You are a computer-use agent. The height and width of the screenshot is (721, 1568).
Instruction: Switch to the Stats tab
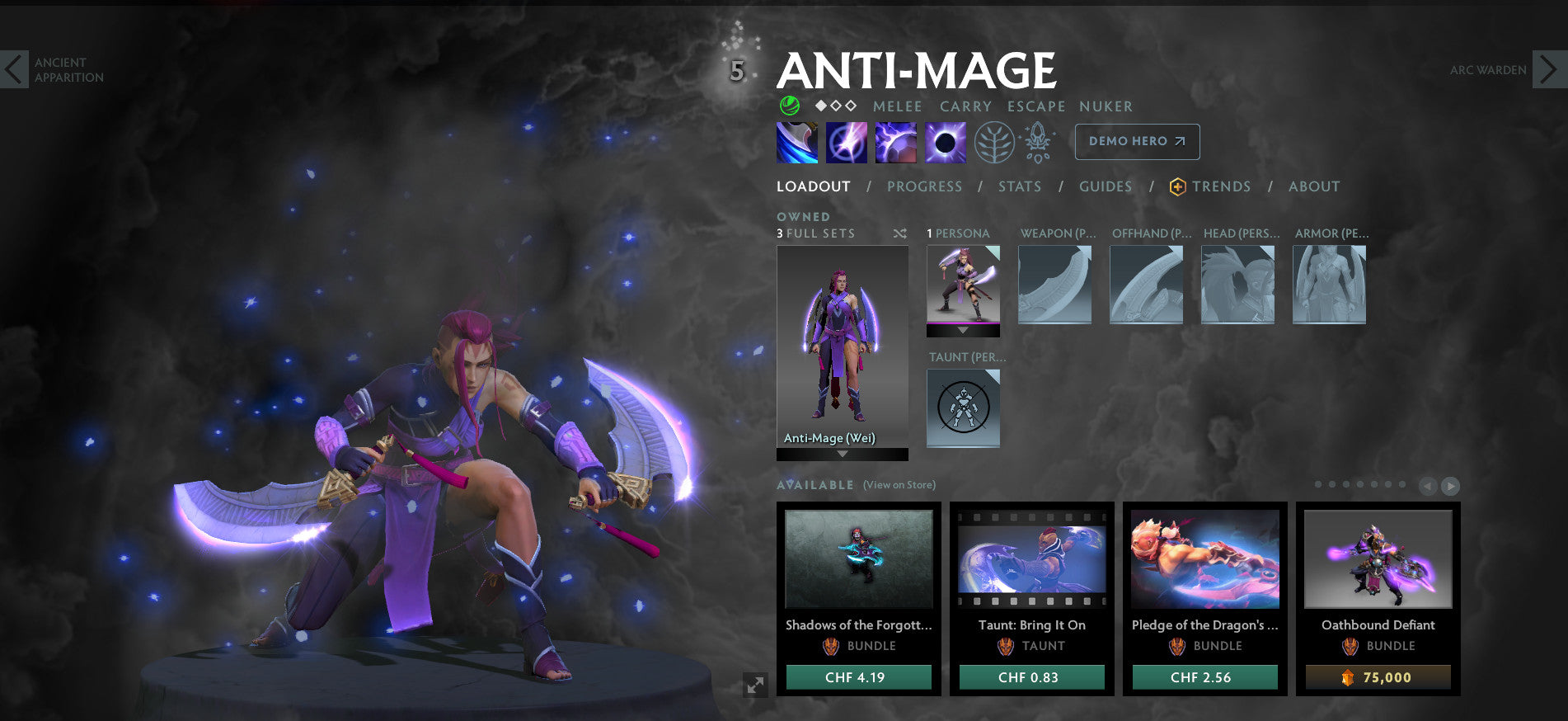(1019, 186)
